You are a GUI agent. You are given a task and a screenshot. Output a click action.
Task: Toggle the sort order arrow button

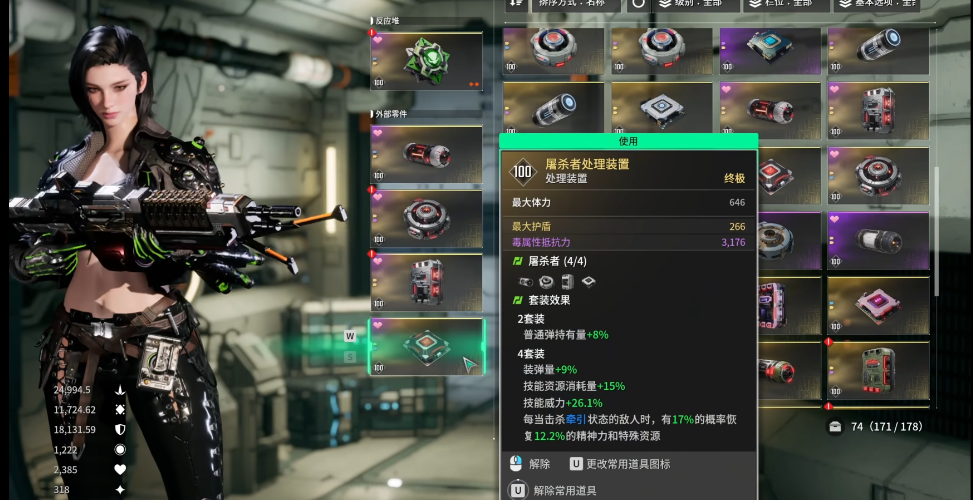coord(515,4)
